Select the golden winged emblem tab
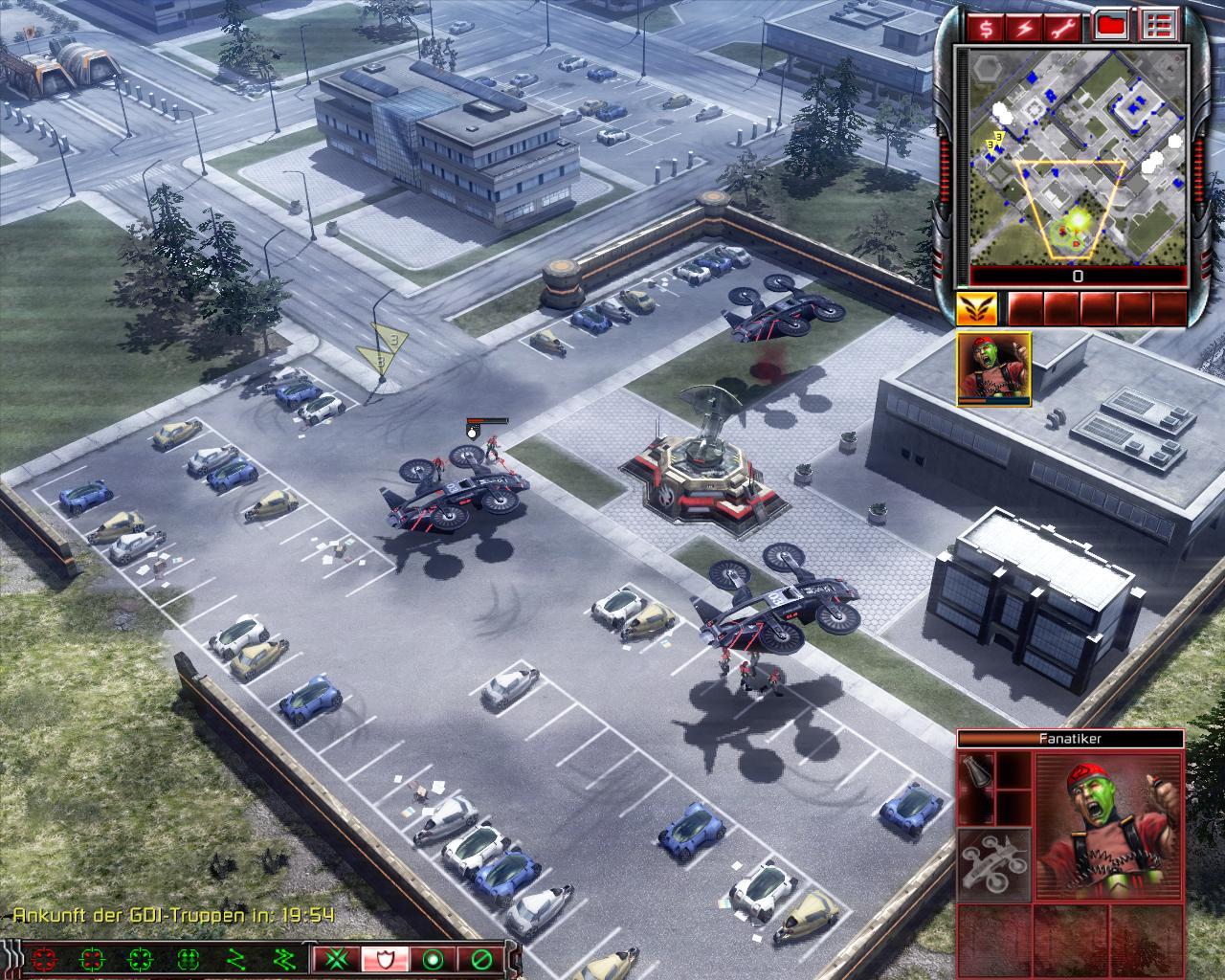 point(976,308)
